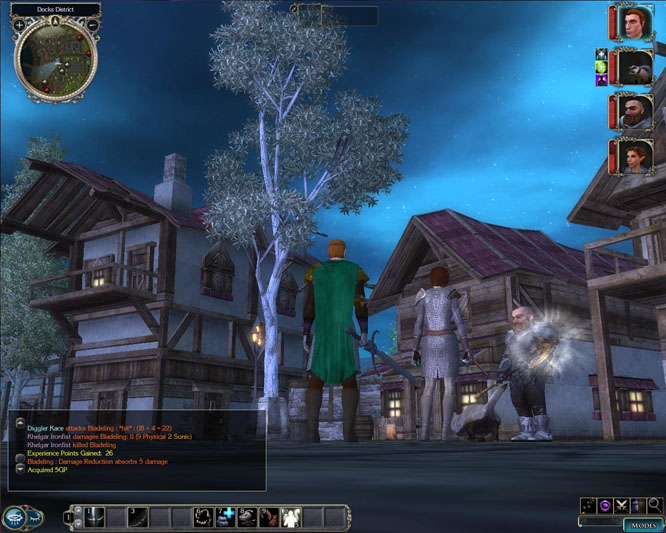This screenshot has height=533, width=666.
Task: Open the Modes panel
Action: 645,525
